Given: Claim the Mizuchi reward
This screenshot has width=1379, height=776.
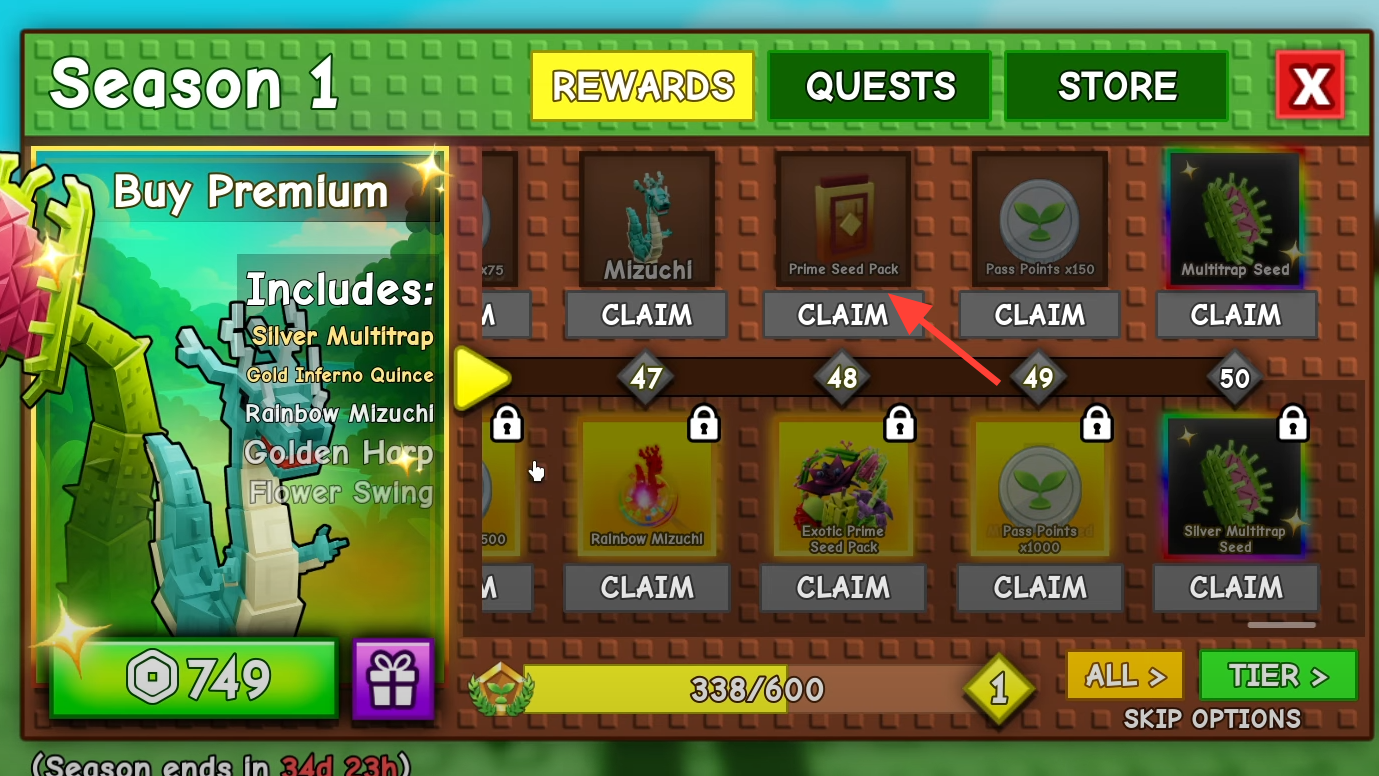Looking at the screenshot, I should click(646, 315).
